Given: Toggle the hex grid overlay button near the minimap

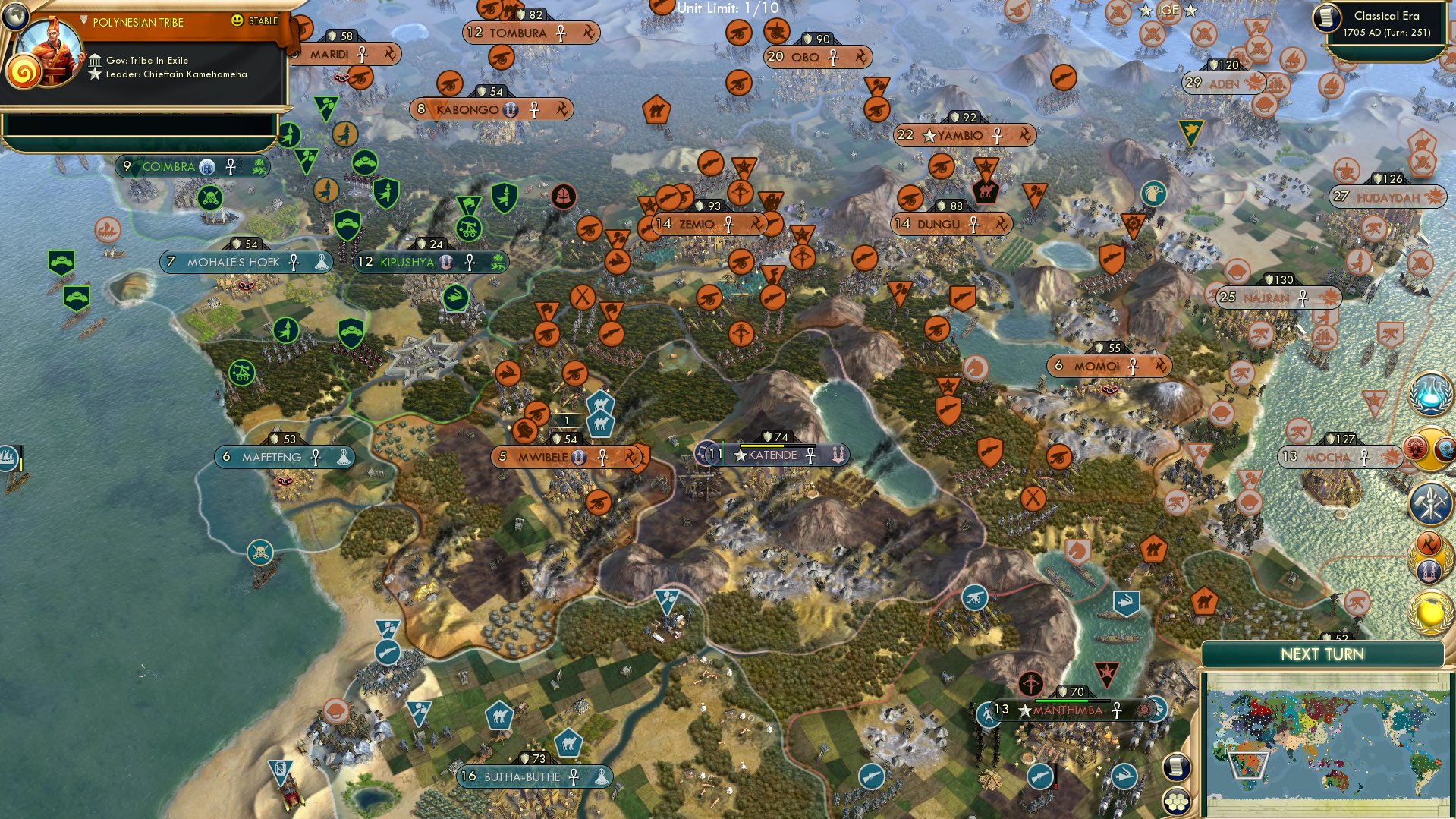Looking at the screenshot, I should click(x=1177, y=802).
